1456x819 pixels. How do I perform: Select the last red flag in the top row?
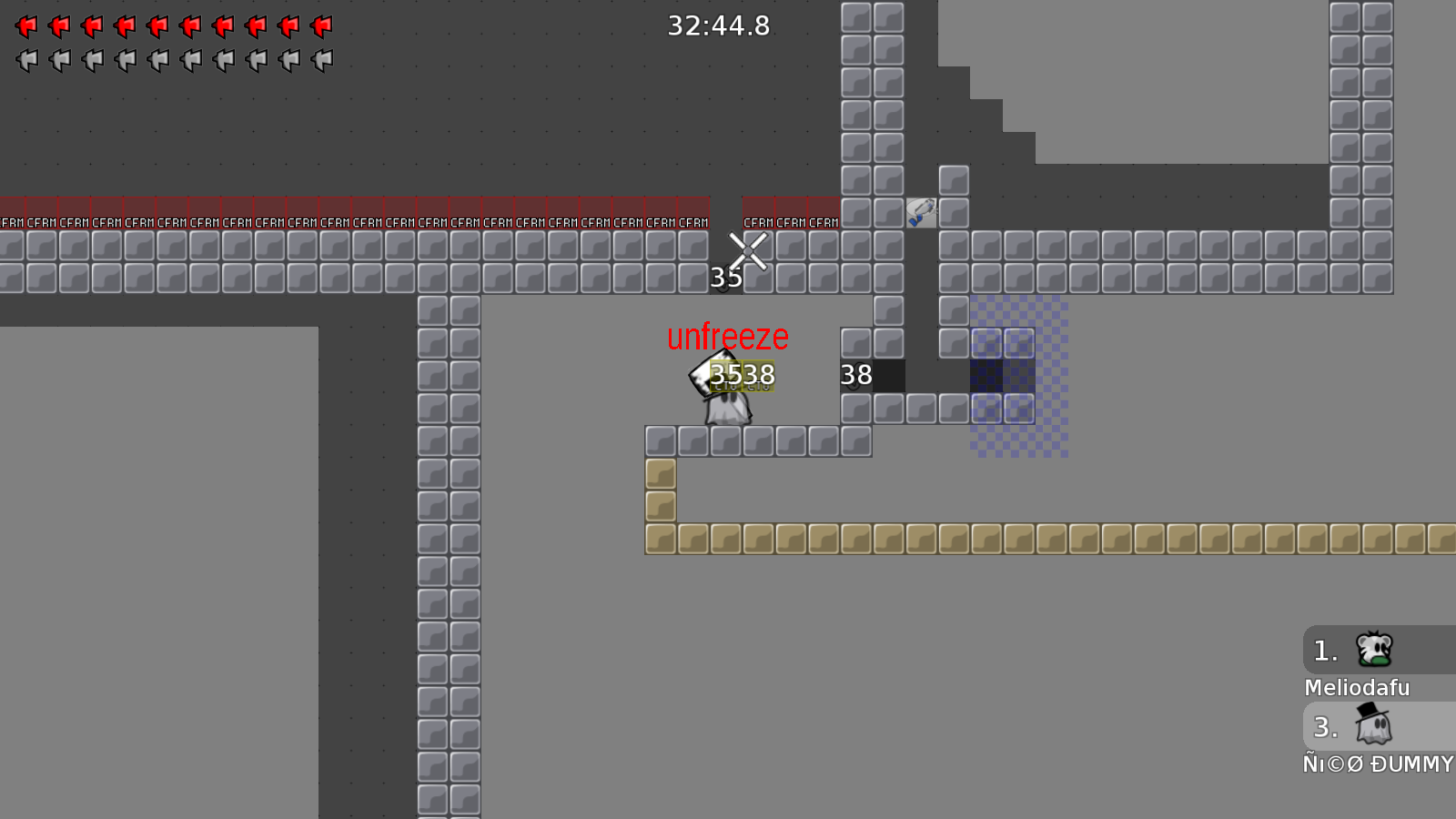coord(320,25)
